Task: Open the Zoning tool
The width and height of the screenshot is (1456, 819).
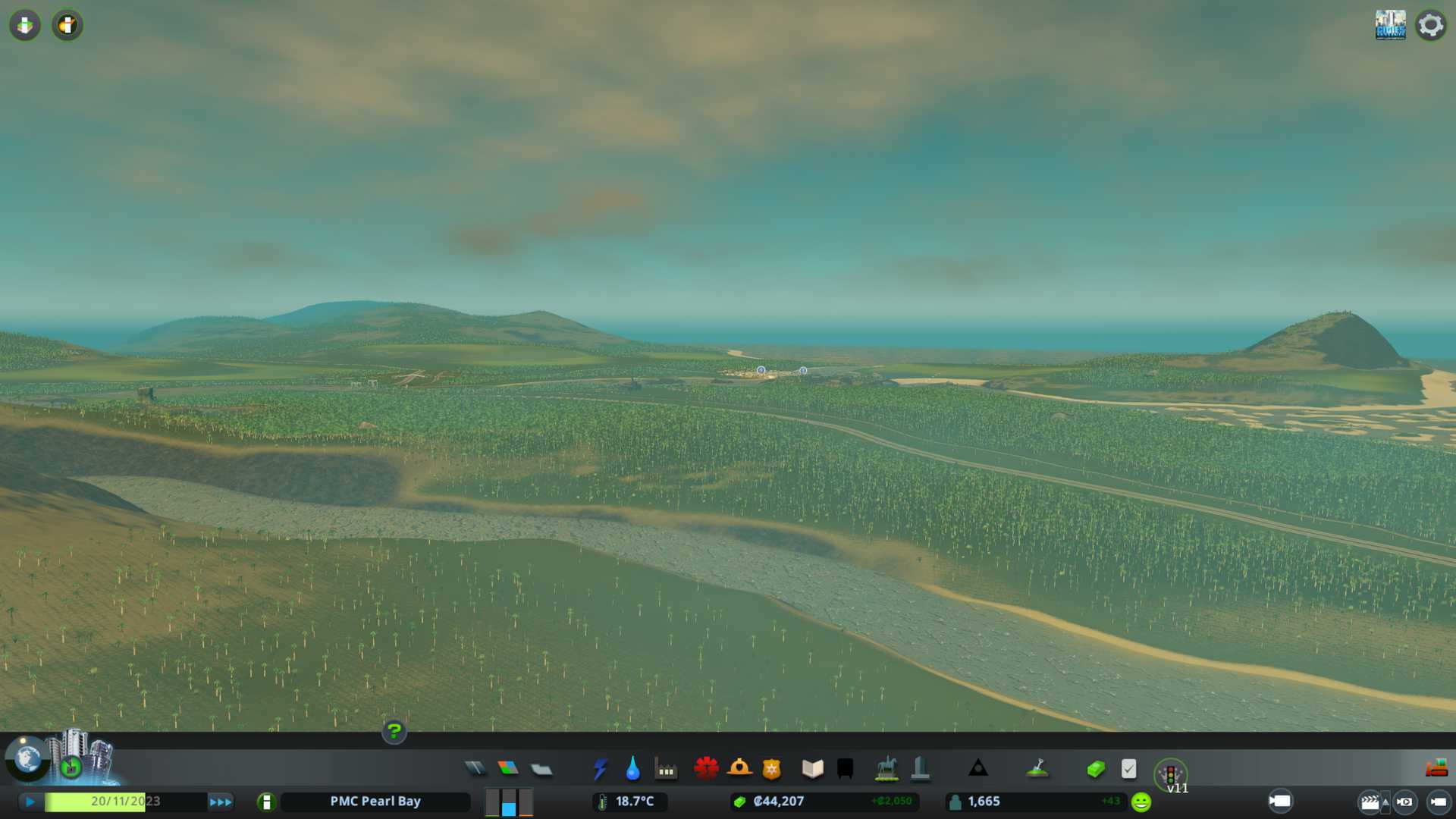Action: click(x=508, y=769)
